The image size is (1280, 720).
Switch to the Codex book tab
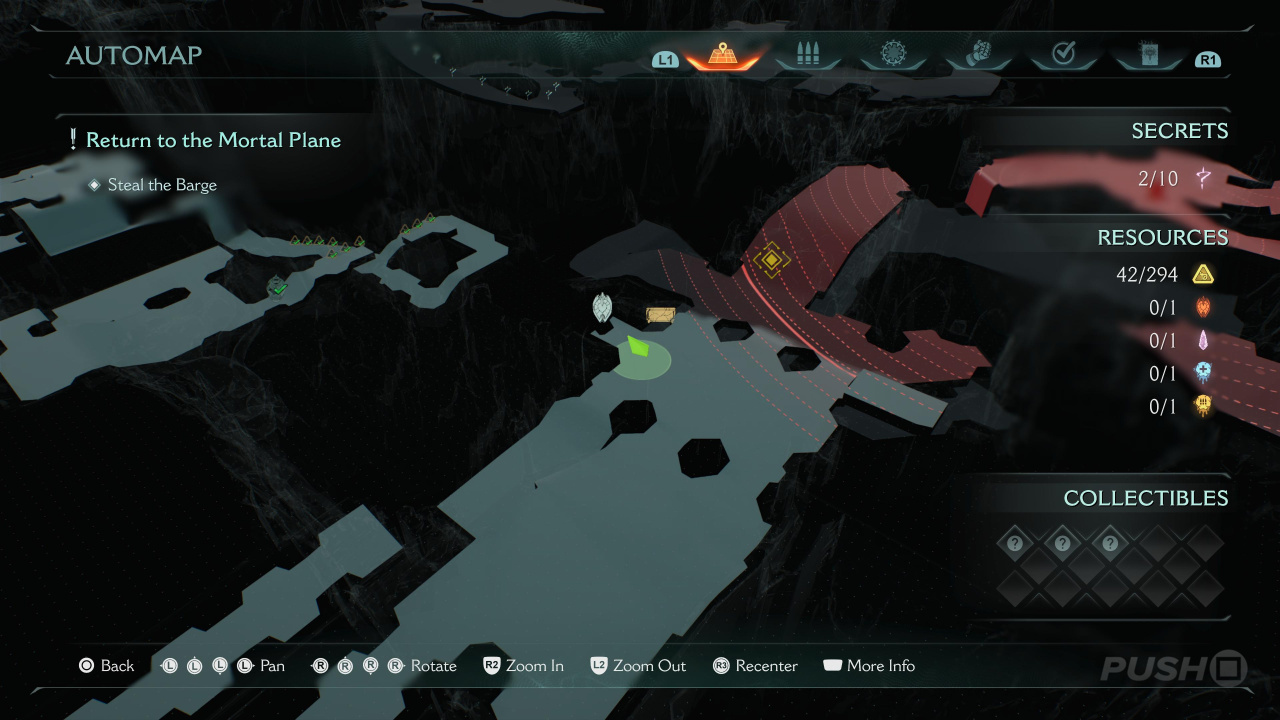point(1148,56)
